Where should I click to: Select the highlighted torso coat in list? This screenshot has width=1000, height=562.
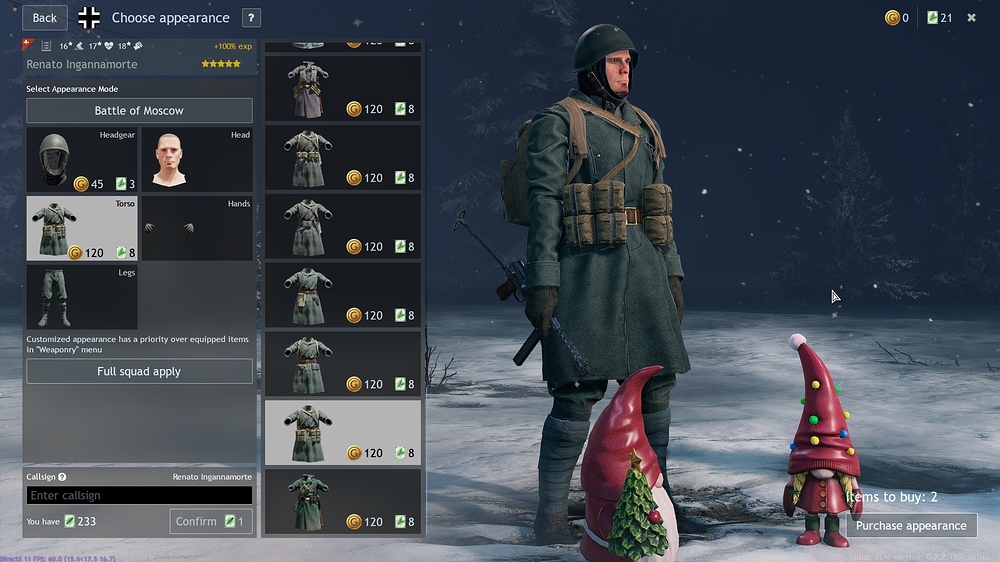pyautogui.click(x=343, y=433)
